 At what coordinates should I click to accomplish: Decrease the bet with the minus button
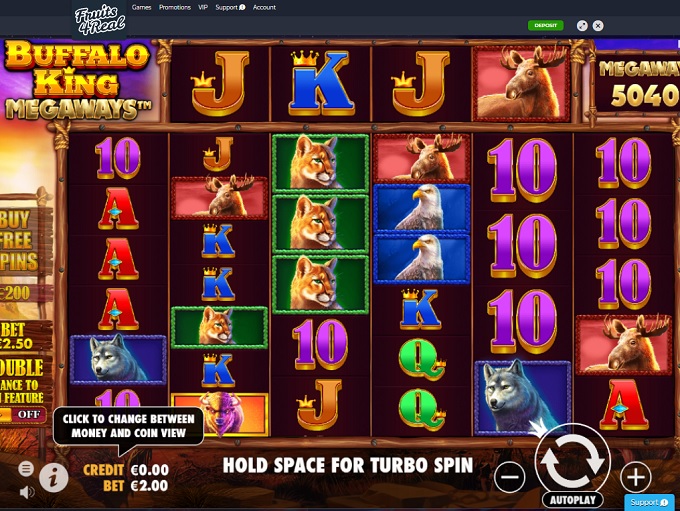tap(509, 477)
